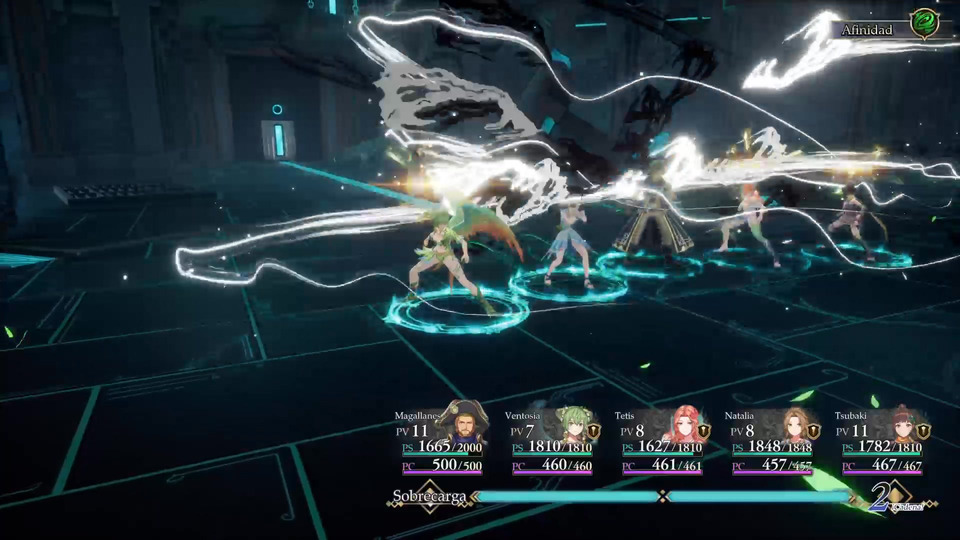The height and width of the screenshot is (540, 960).
Task: Select Natalia's party portrait
Action: [793, 425]
